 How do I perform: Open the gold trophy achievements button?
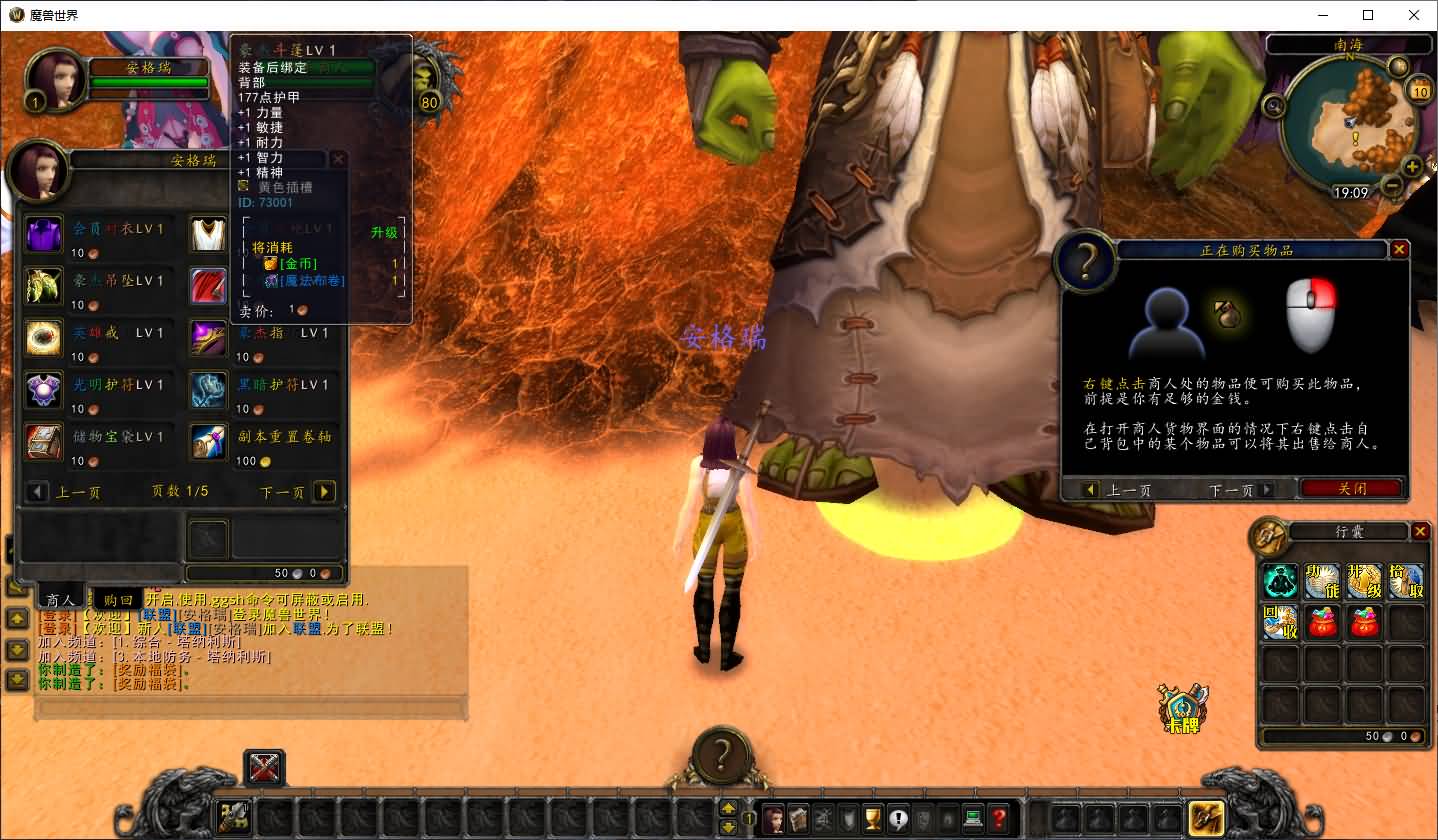coord(872,818)
